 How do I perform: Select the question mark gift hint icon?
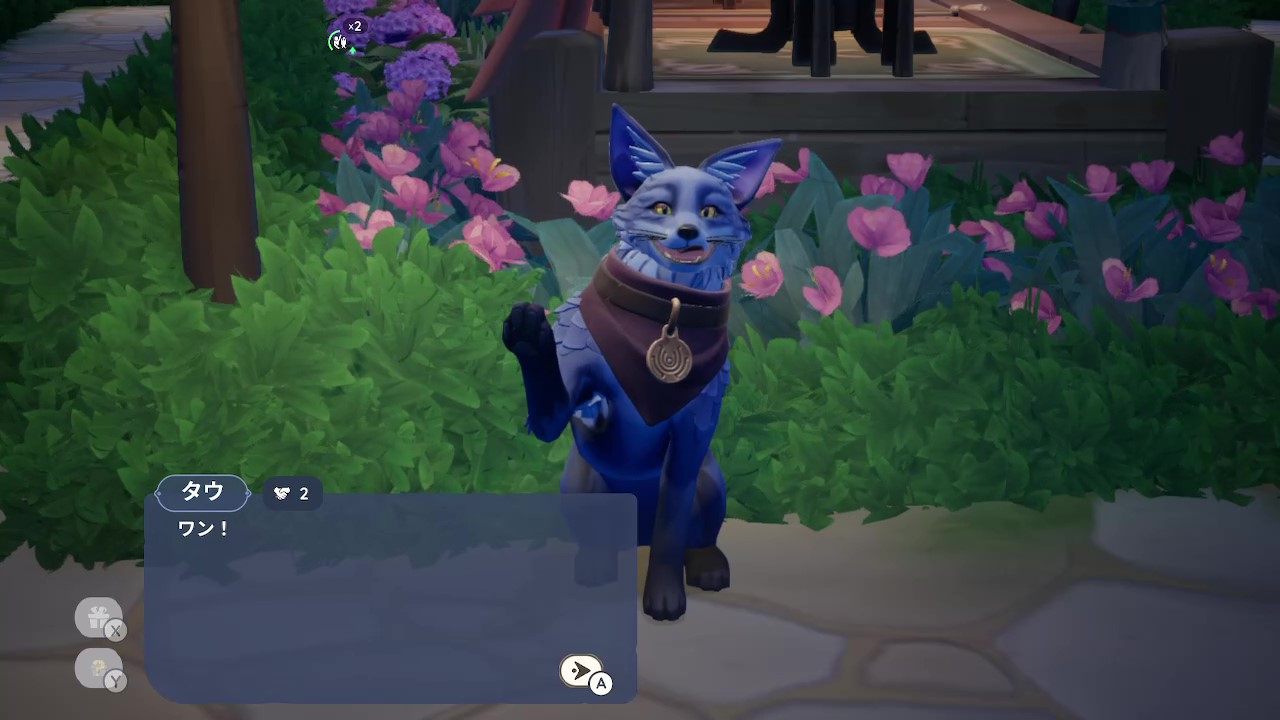point(98,668)
